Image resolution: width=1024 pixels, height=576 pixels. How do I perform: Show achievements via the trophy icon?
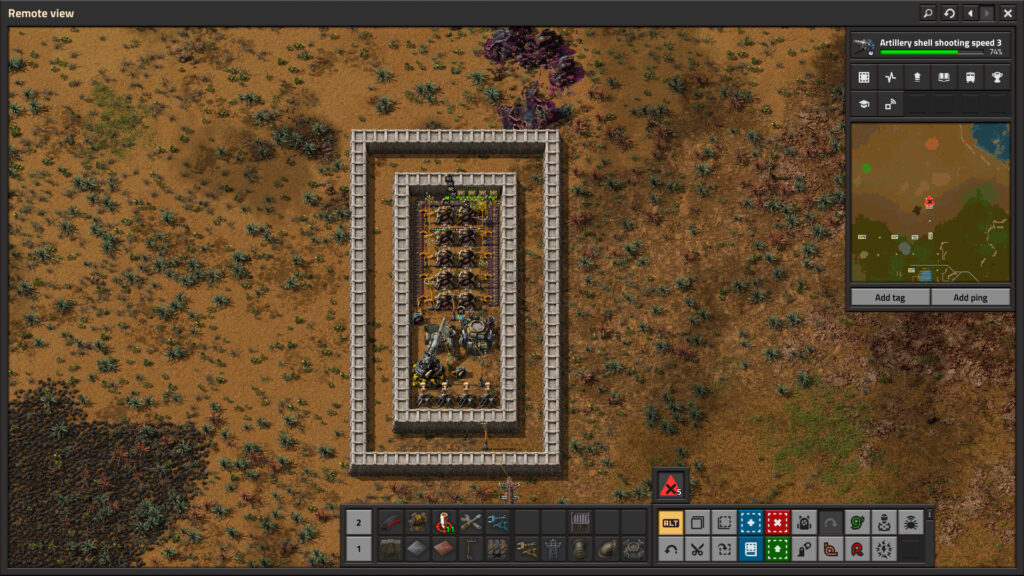tap(997, 77)
